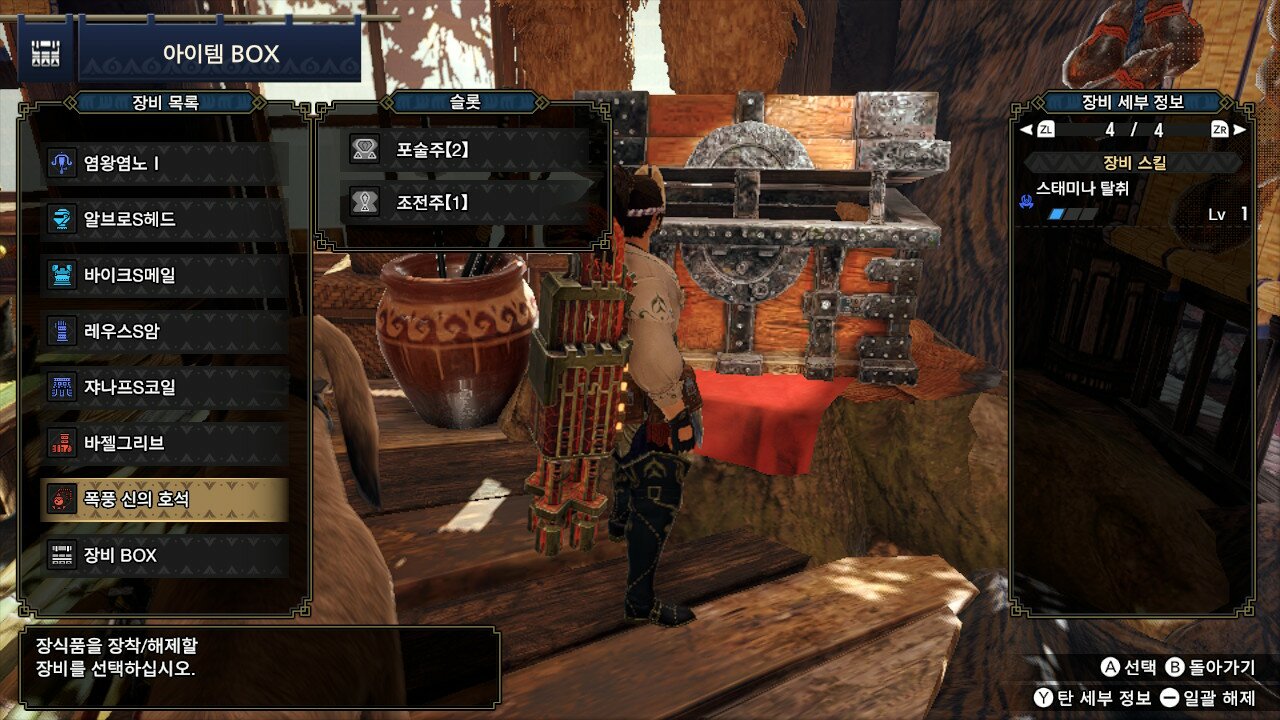The image size is (1280, 720).
Task: Open the 장비 BOX entry
Action: 165,555
